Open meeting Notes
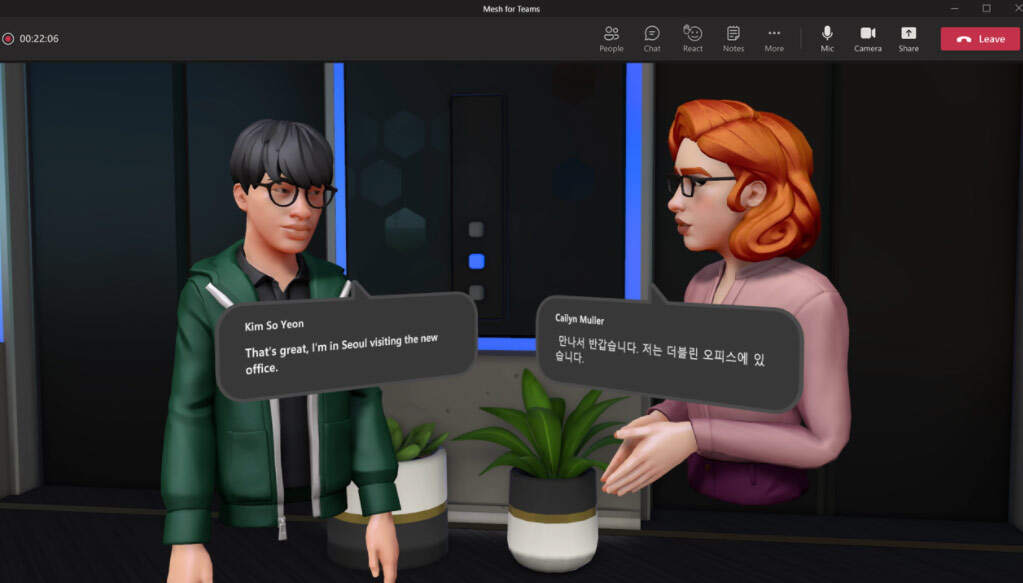The image size is (1023, 583). [x=733, y=38]
